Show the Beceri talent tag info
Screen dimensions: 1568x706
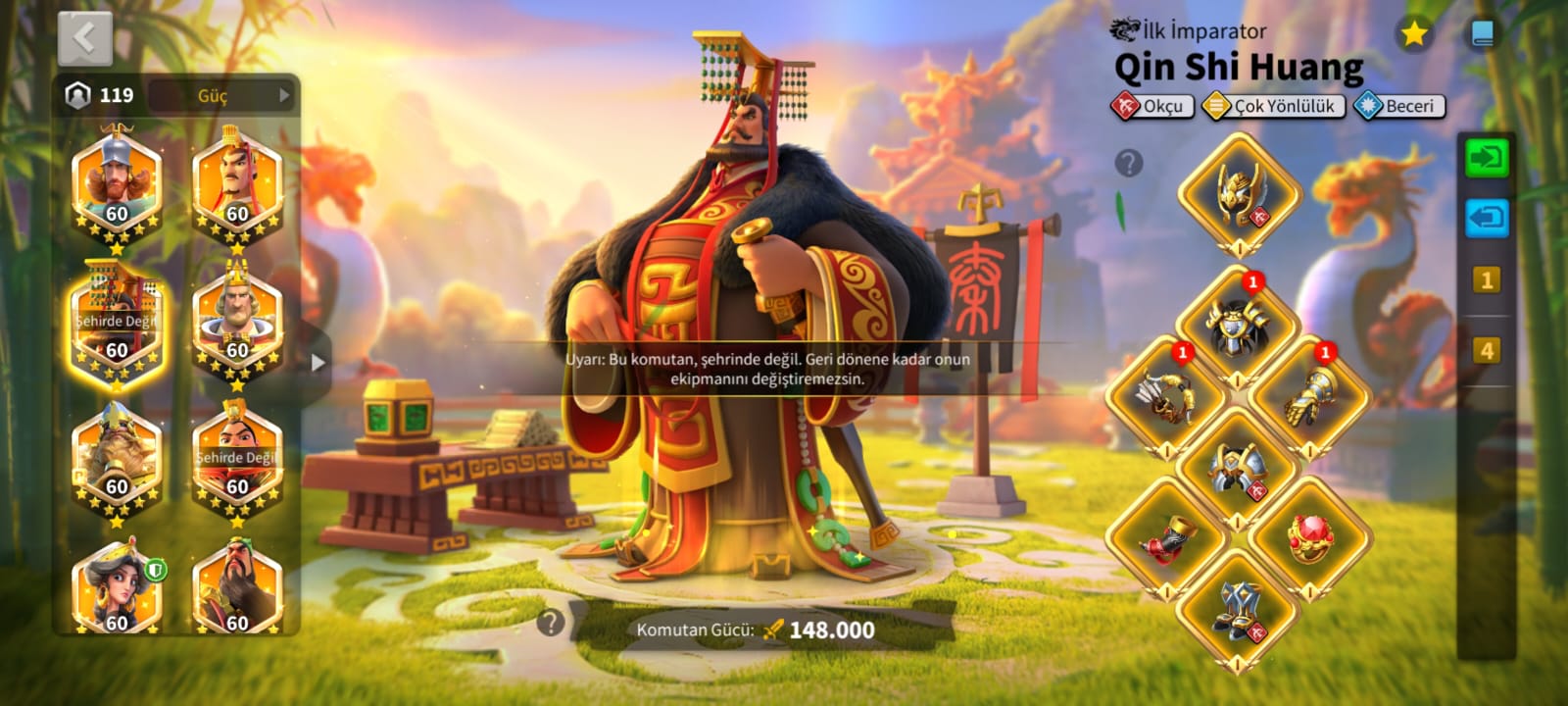point(1399,106)
